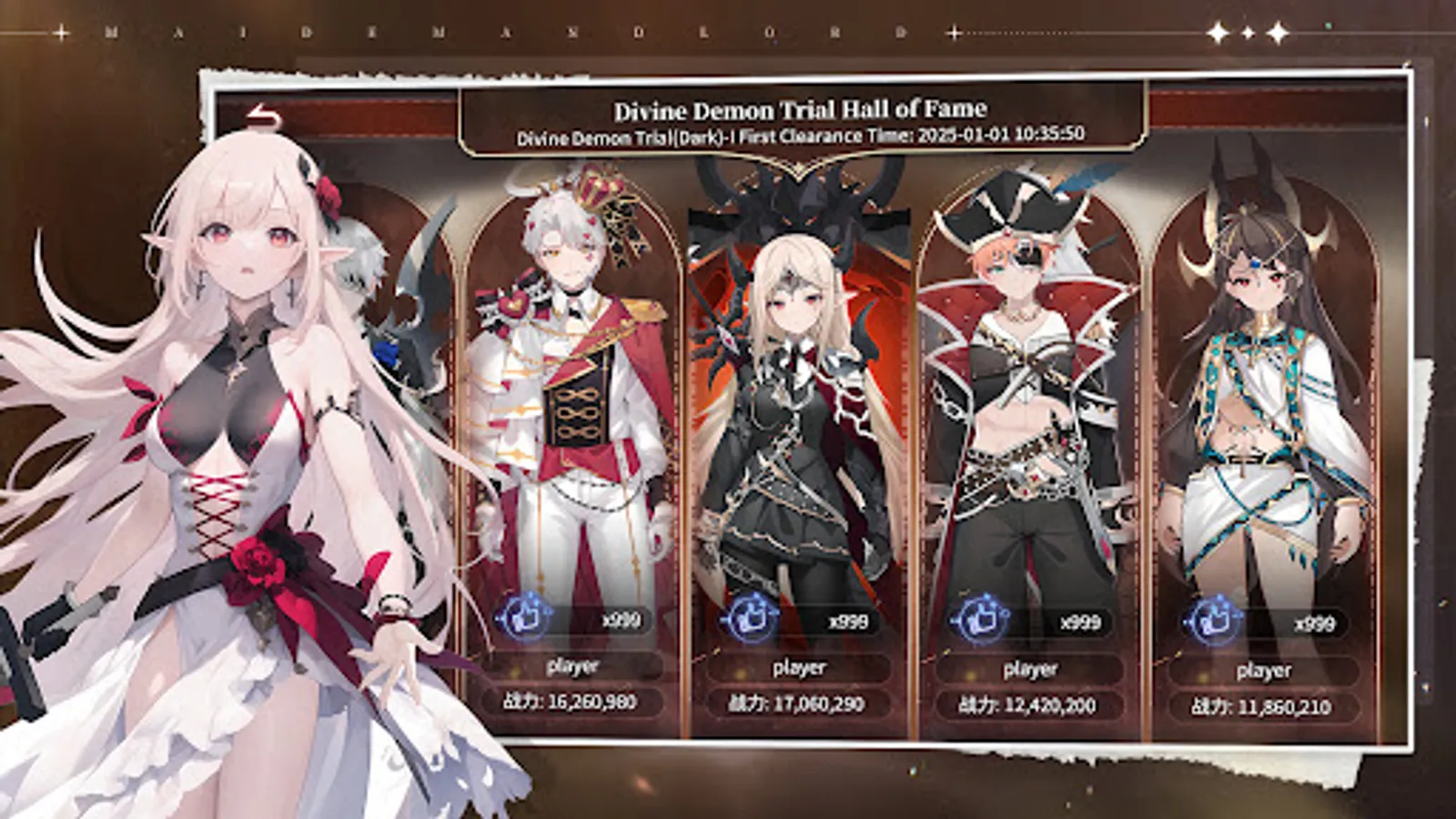Screen dimensions: 1456x819
Task: Select the like icon under the dark witch character
Action: (750, 617)
